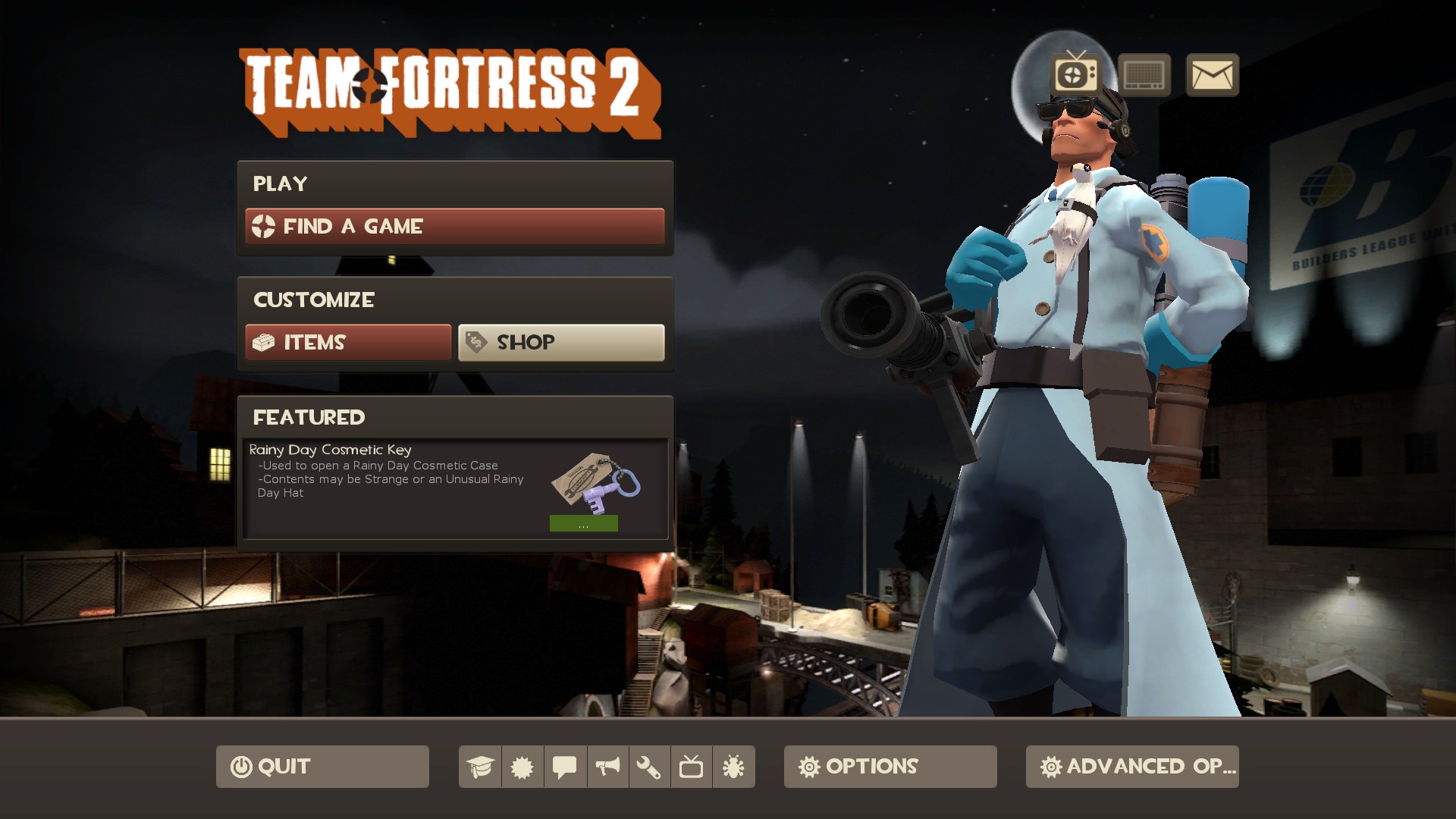This screenshot has height=819, width=1456.
Task: Open comments via the speech bubble icon
Action: 565,767
